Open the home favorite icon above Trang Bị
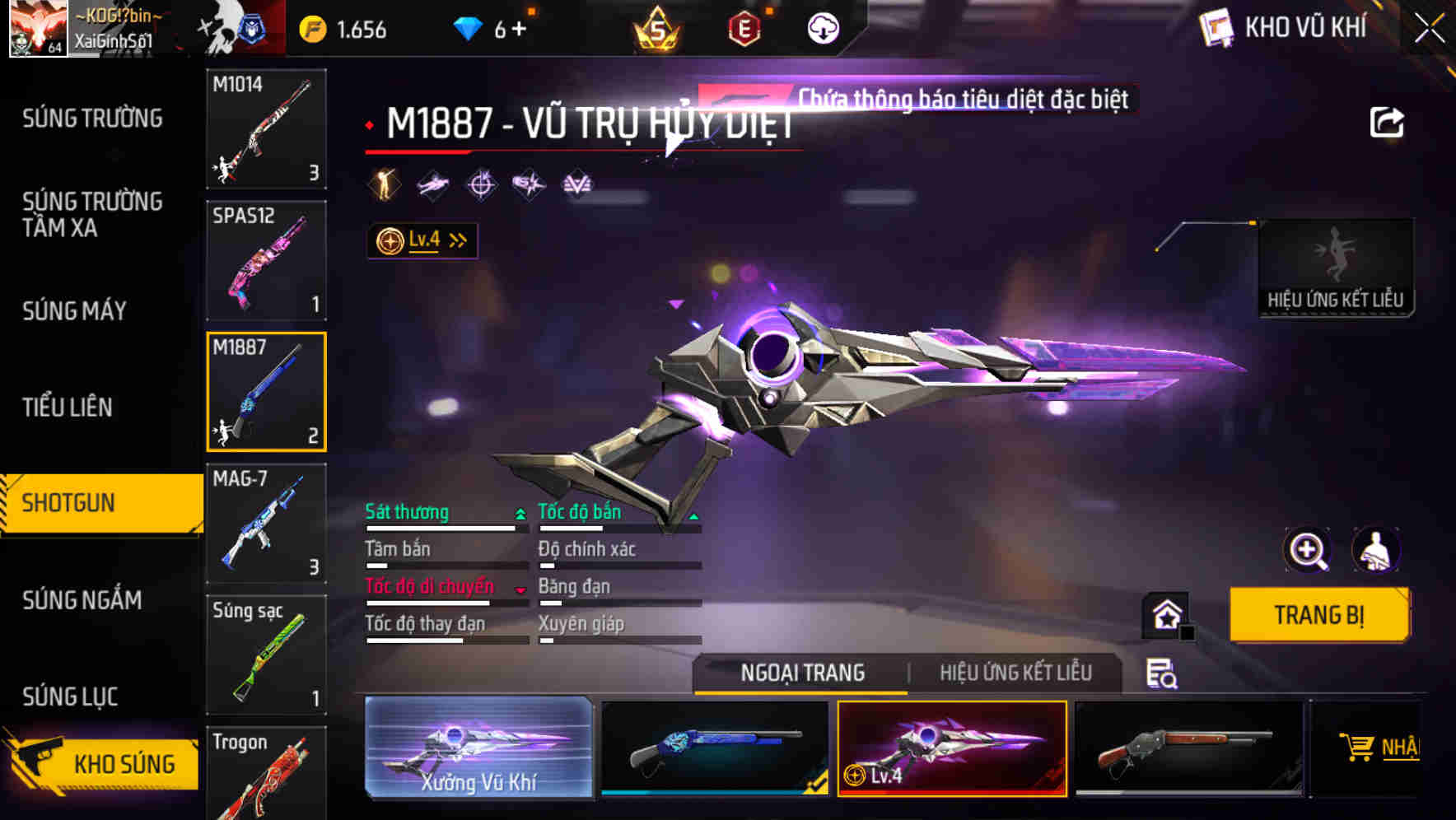This screenshot has height=820, width=1456. point(1166,614)
